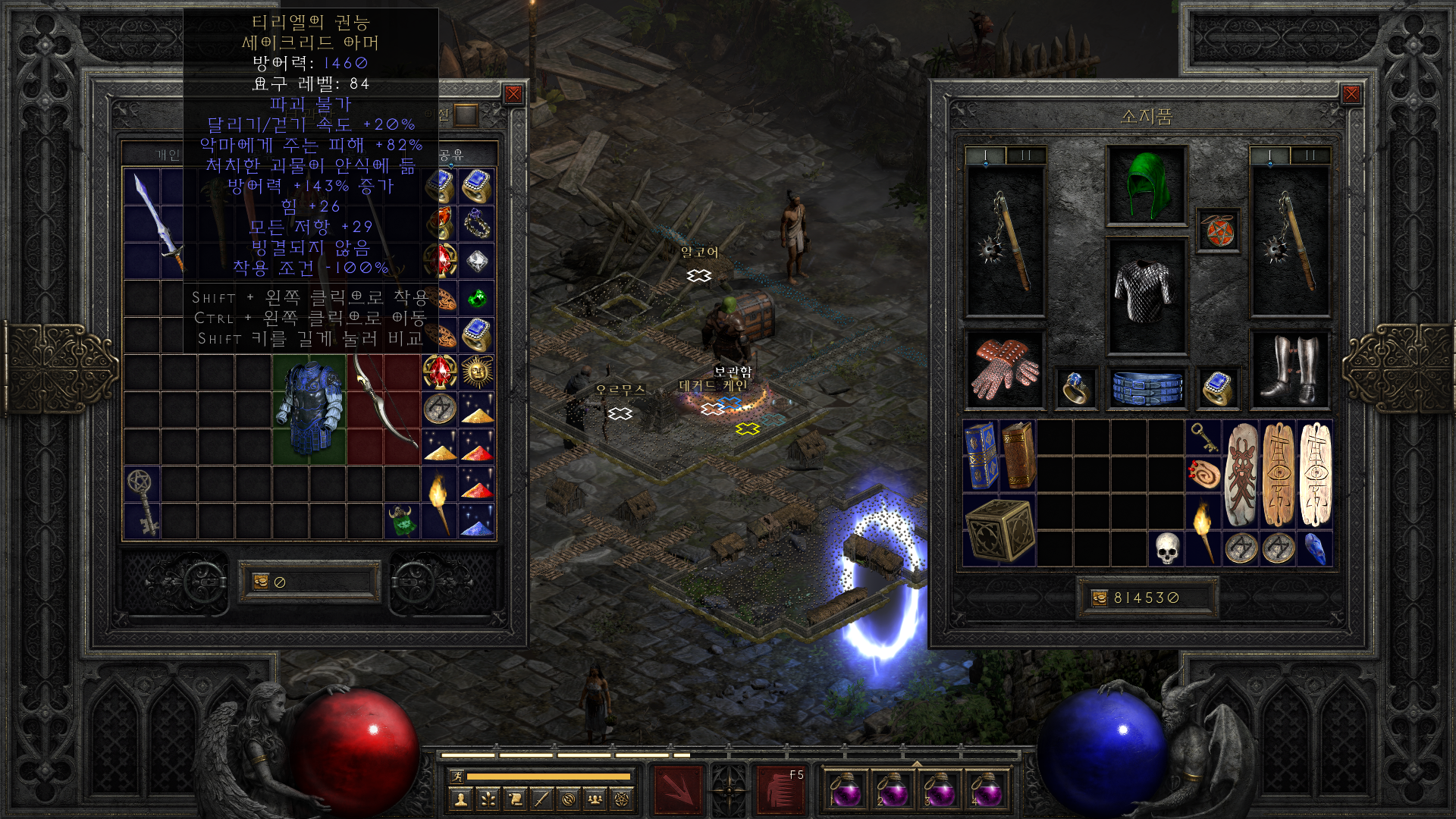The width and height of the screenshot is (1456, 819).
Task: Pick up the pentagram key in stash
Action: click(142, 501)
